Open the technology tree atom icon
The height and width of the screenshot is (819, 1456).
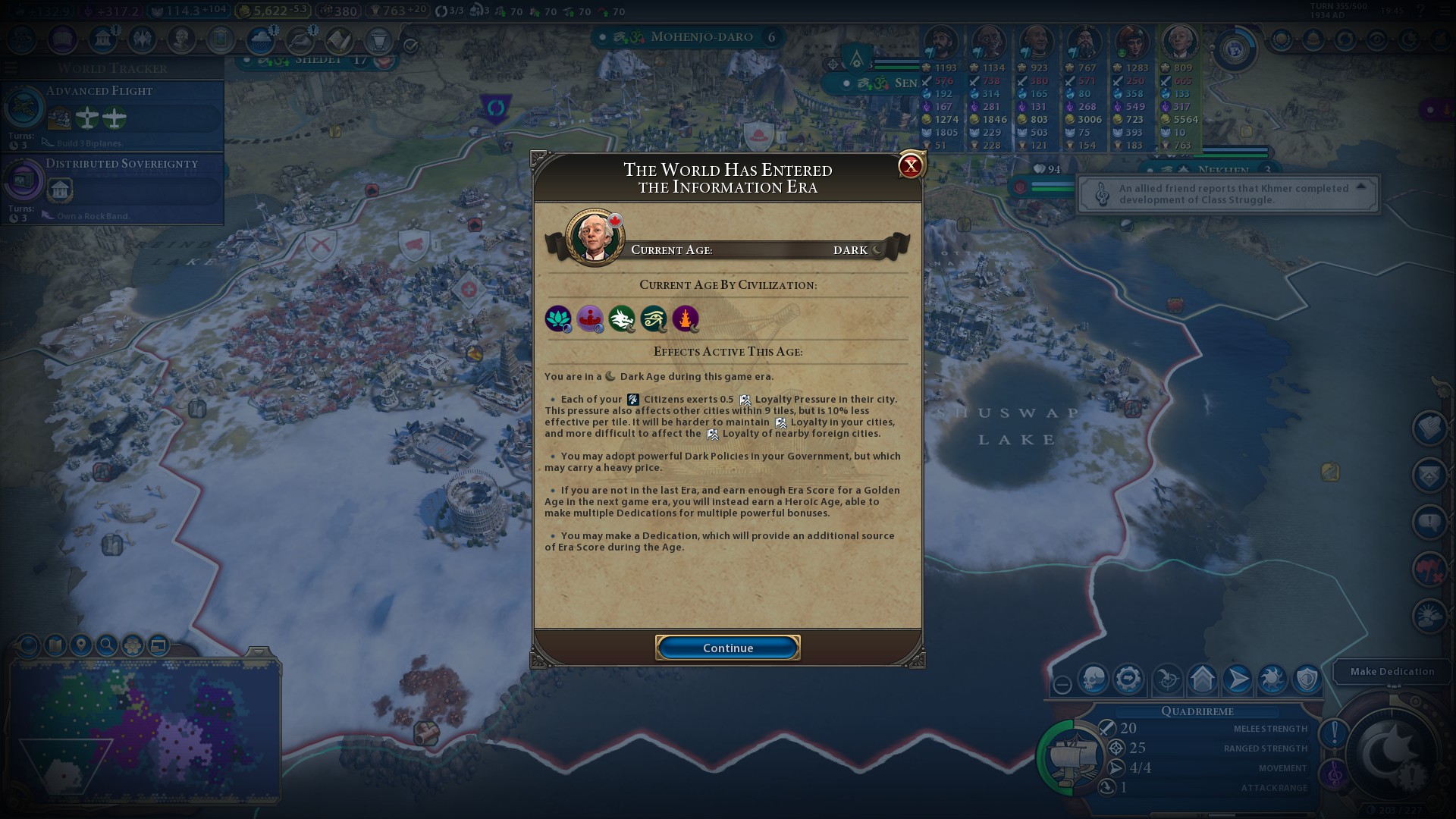23,38
